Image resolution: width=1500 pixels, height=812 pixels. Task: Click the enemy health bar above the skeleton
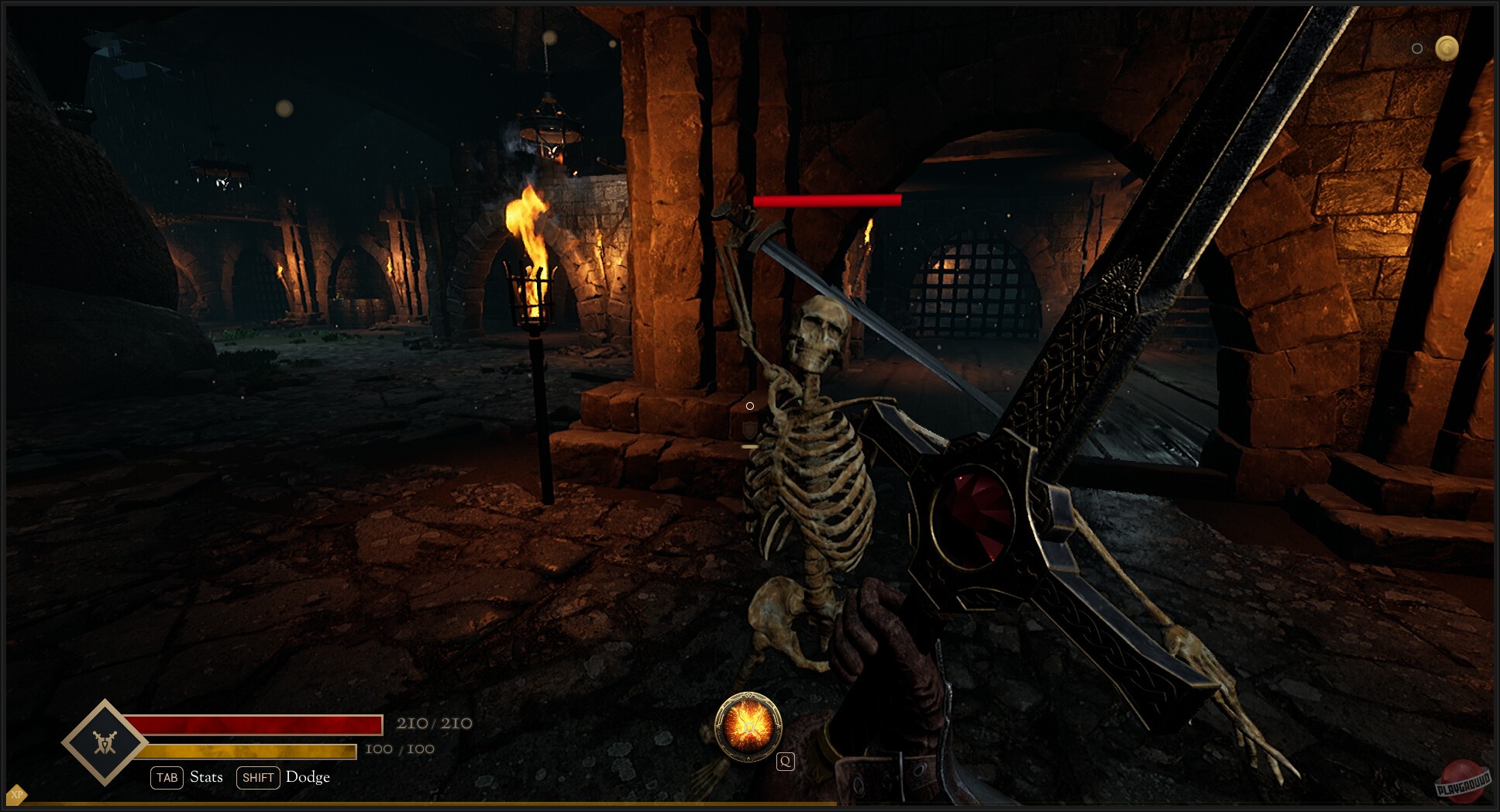pyautogui.click(x=827, y=200)
